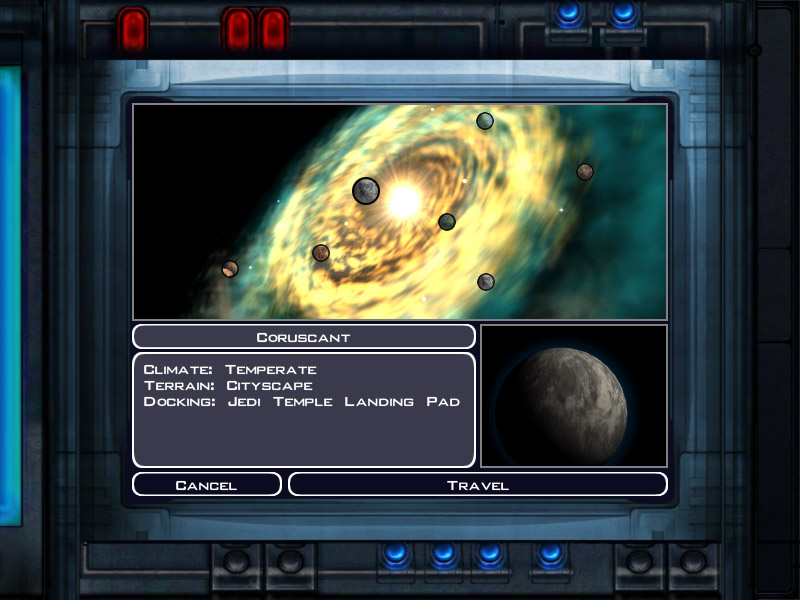Confirm travel with the Travel button
Screen dimensions: 800x600
tap(477, 485)
